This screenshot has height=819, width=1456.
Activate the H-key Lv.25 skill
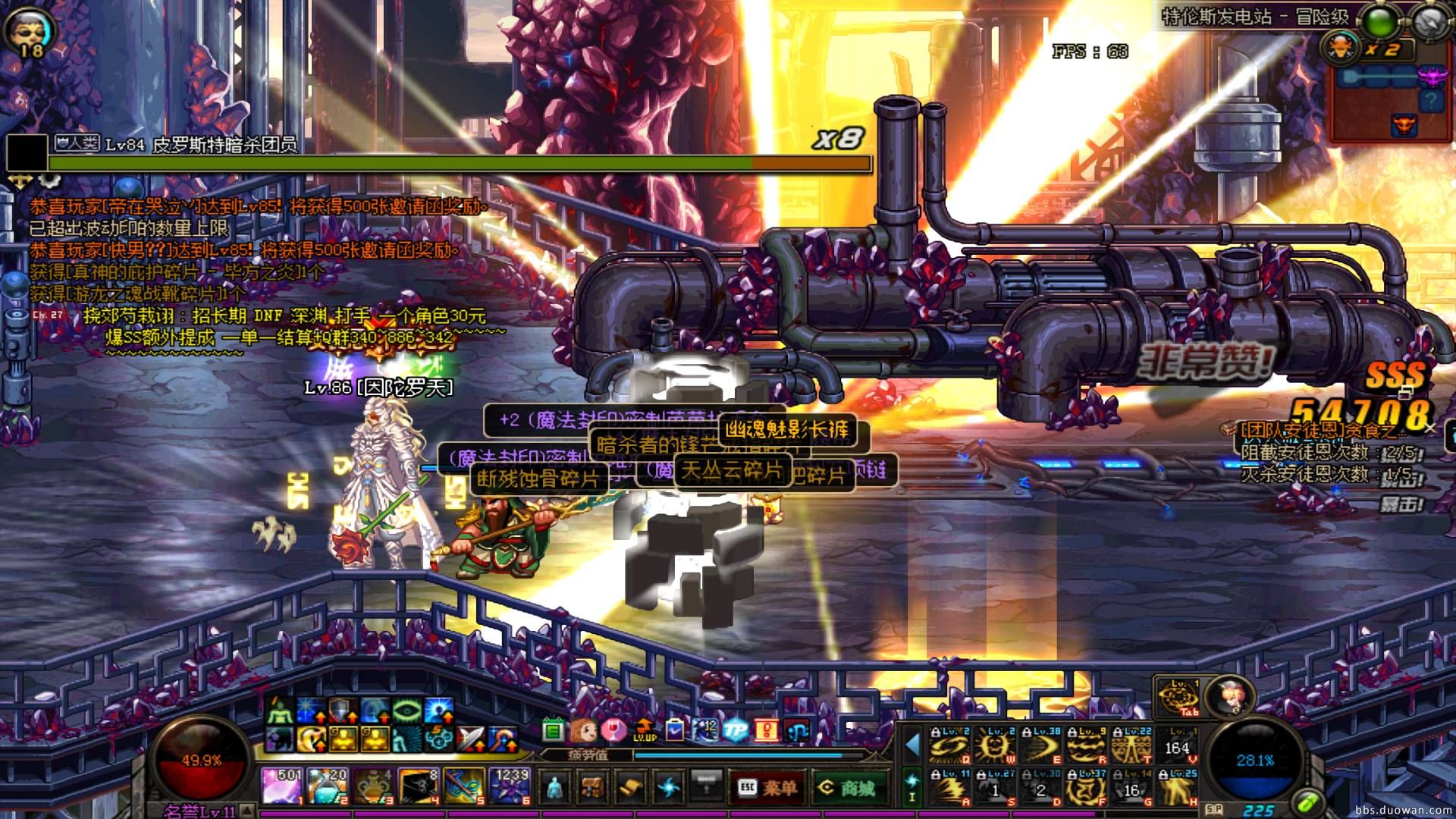(1176, 787)
